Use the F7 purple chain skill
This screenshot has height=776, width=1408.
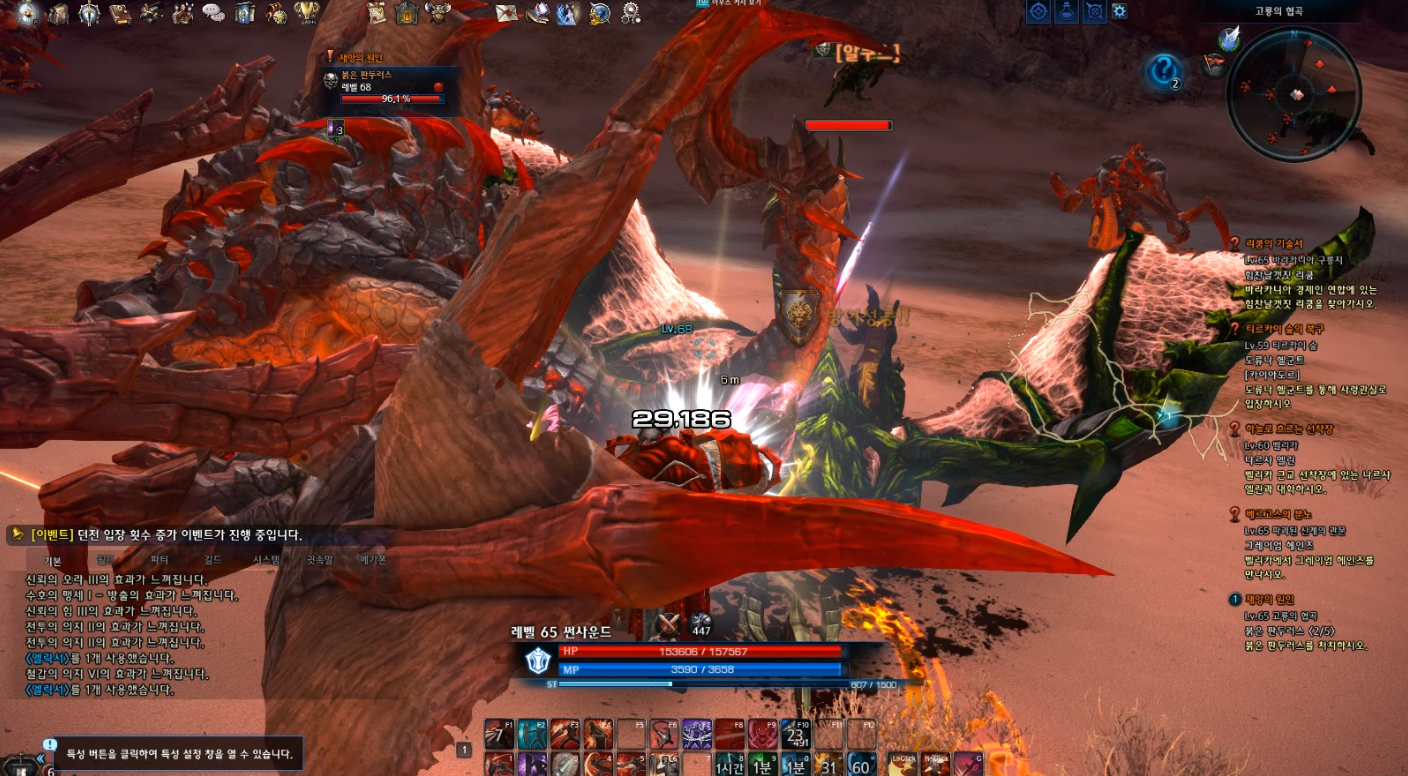tap(696, 734)
